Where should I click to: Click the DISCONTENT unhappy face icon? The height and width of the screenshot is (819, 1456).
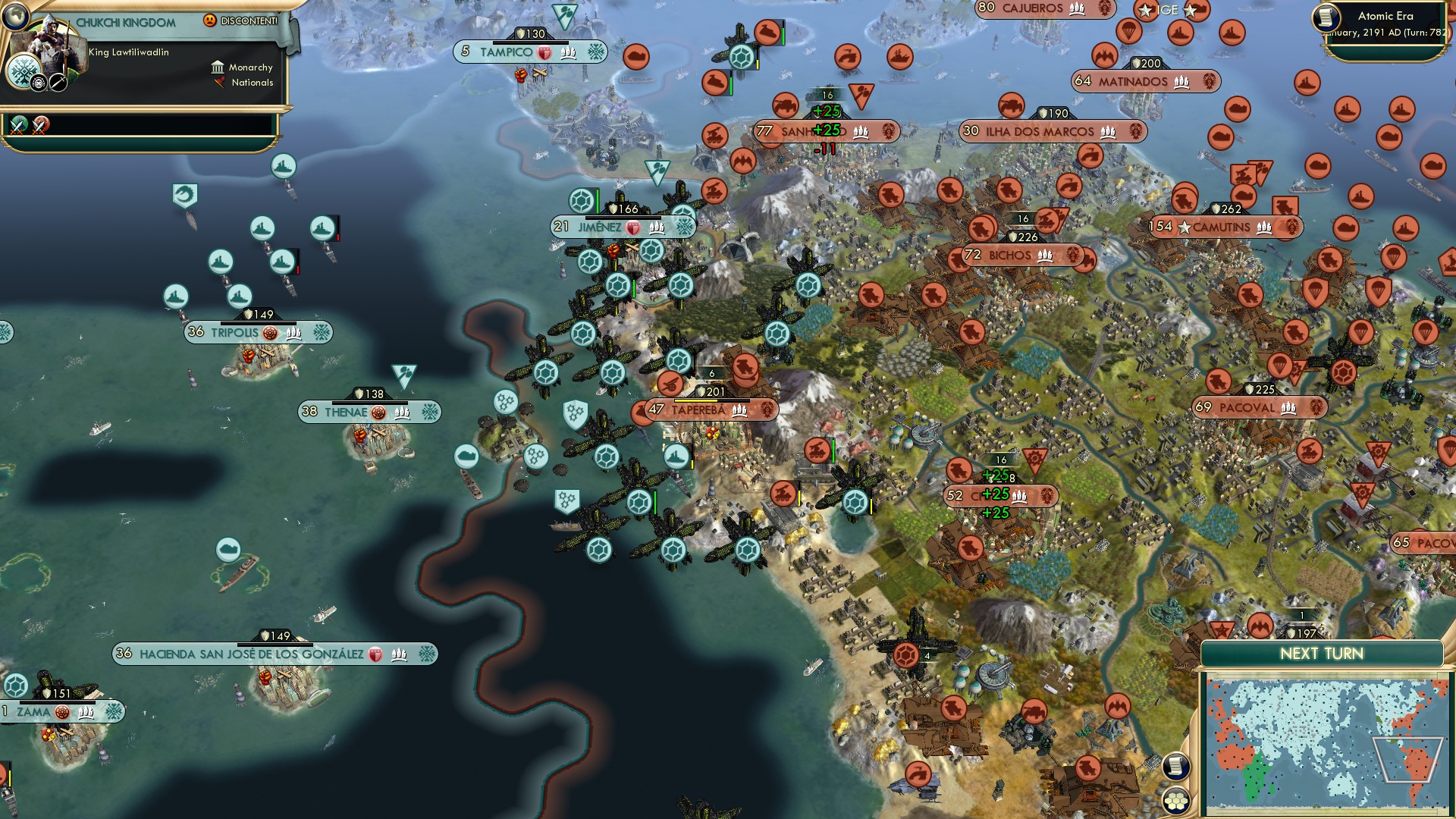coord(209,20)
